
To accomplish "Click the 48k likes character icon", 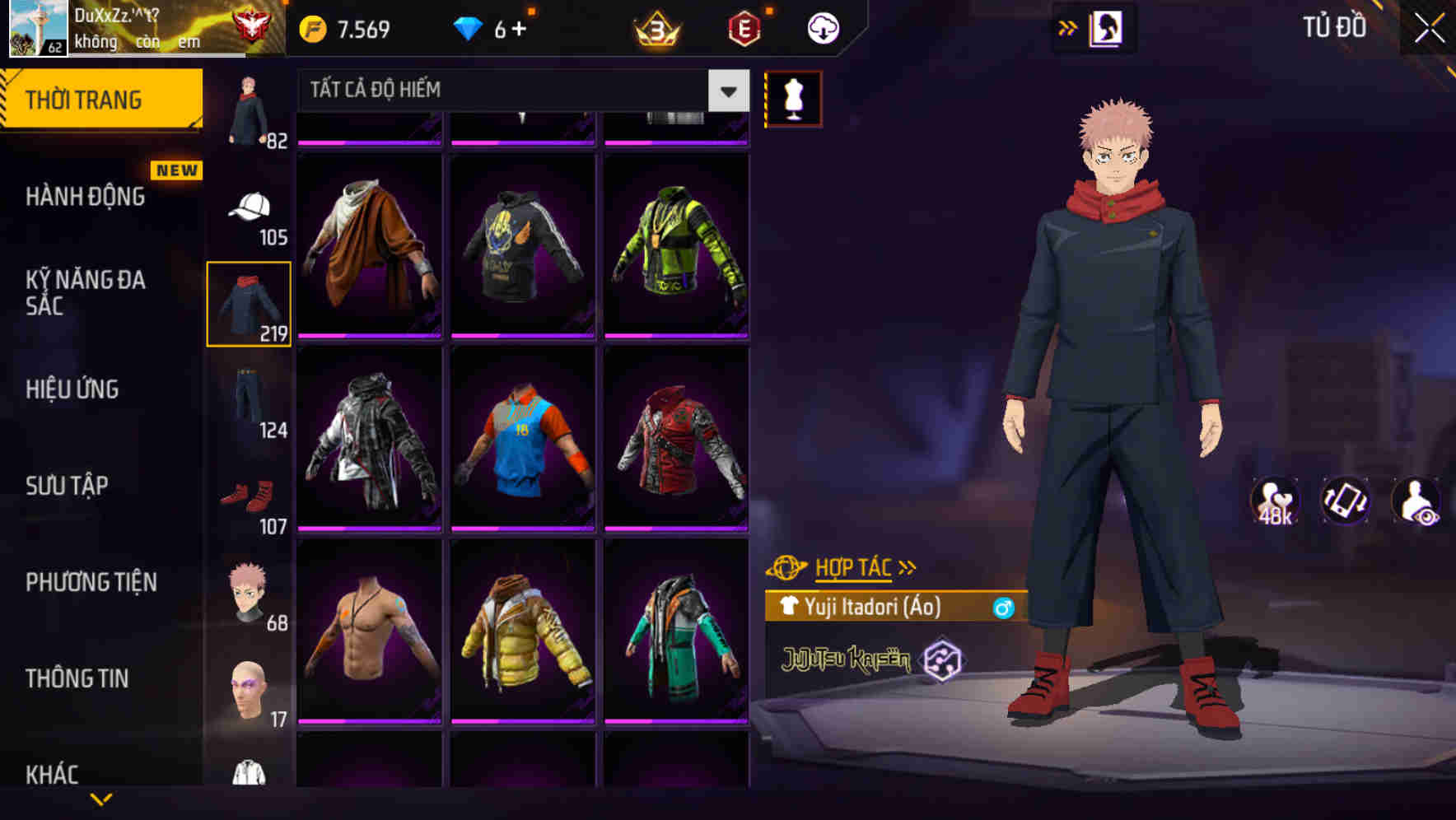I will pos(1273,502).
